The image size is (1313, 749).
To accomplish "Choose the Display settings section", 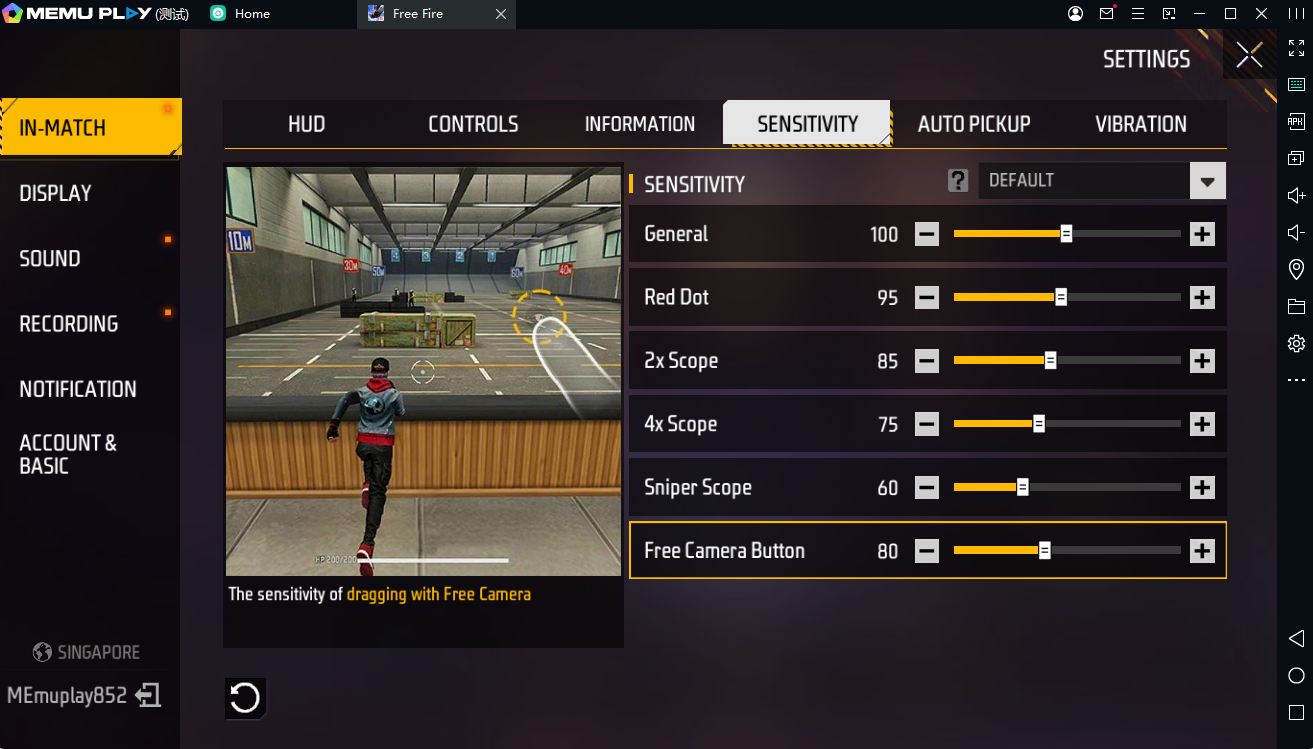I will click(56, 193).
